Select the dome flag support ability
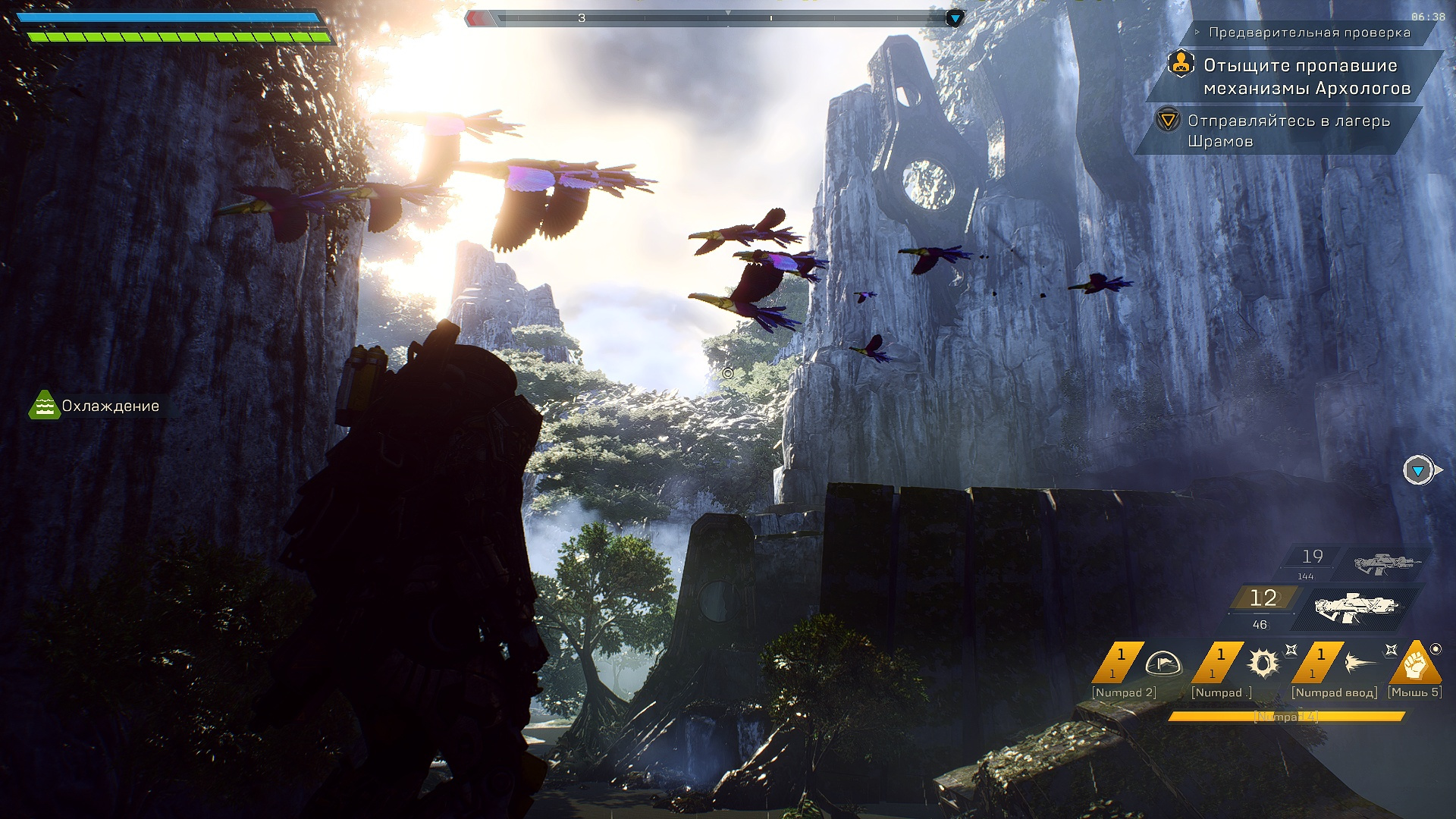This screenshot has width=1456, height=819. (1163, 664)
